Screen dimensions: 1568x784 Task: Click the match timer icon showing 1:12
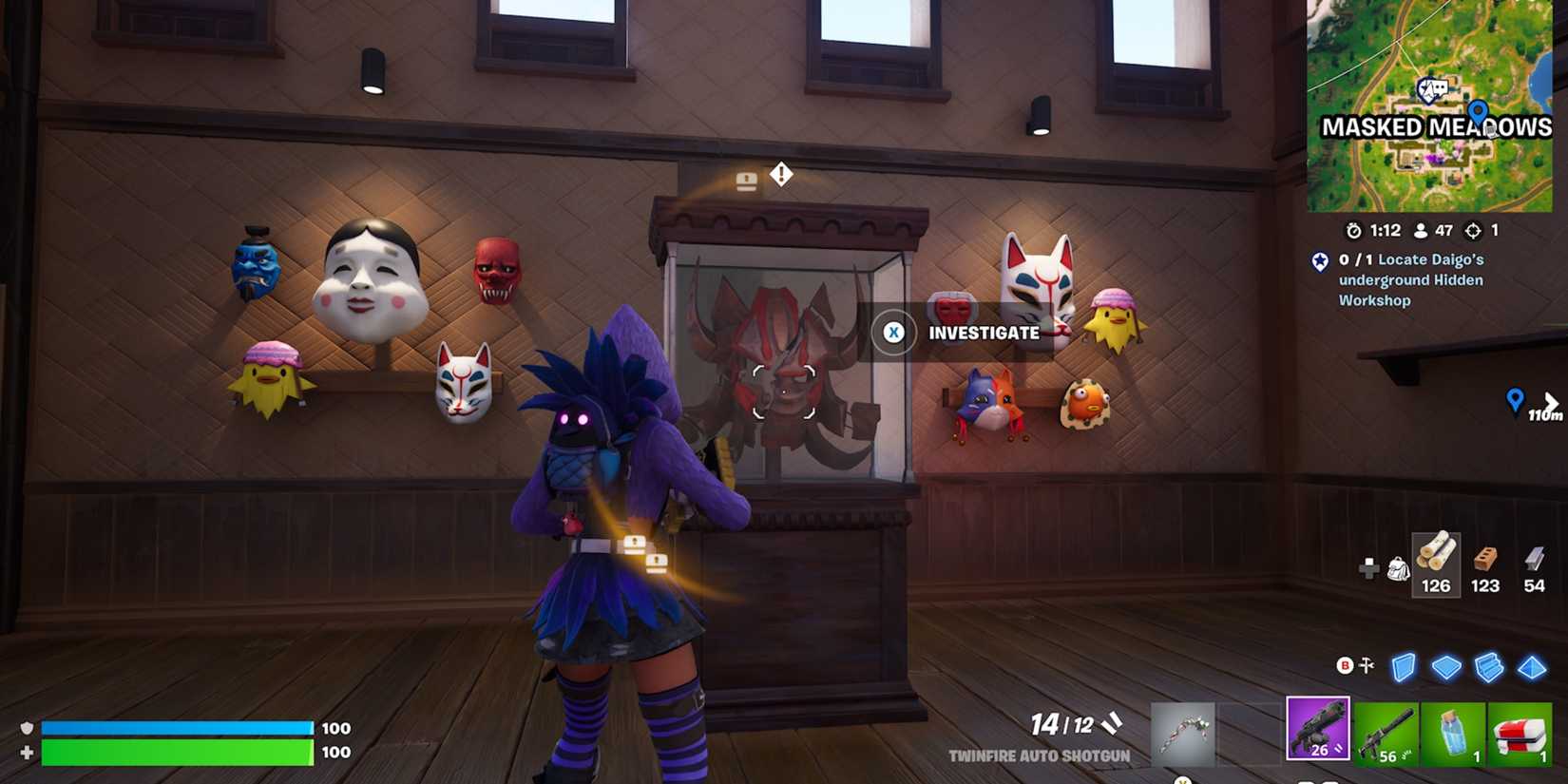1353,230
